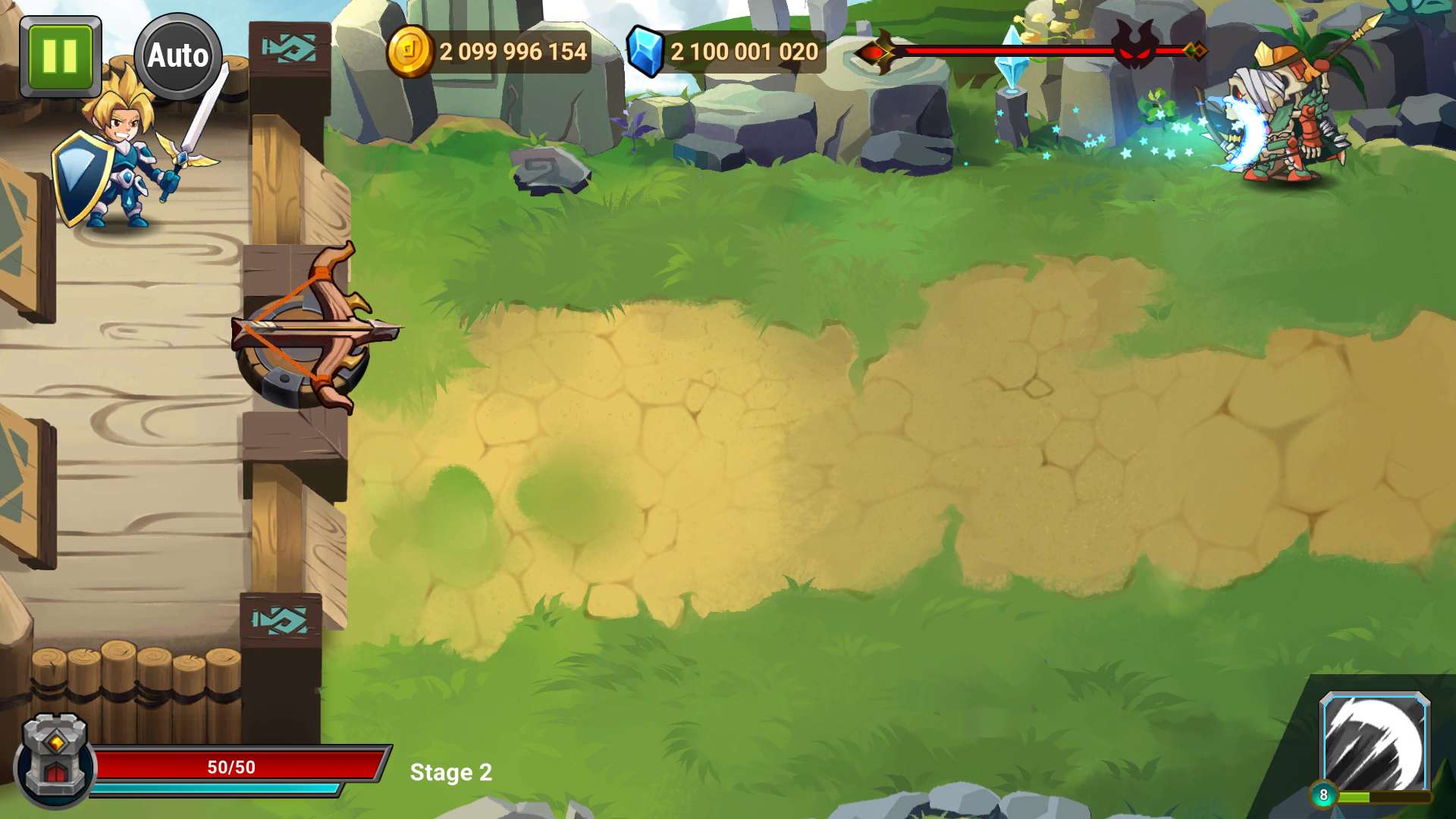Pause the game
Image resolution: width=1456 pixels, height=819 pixels.
pos(59,56)
